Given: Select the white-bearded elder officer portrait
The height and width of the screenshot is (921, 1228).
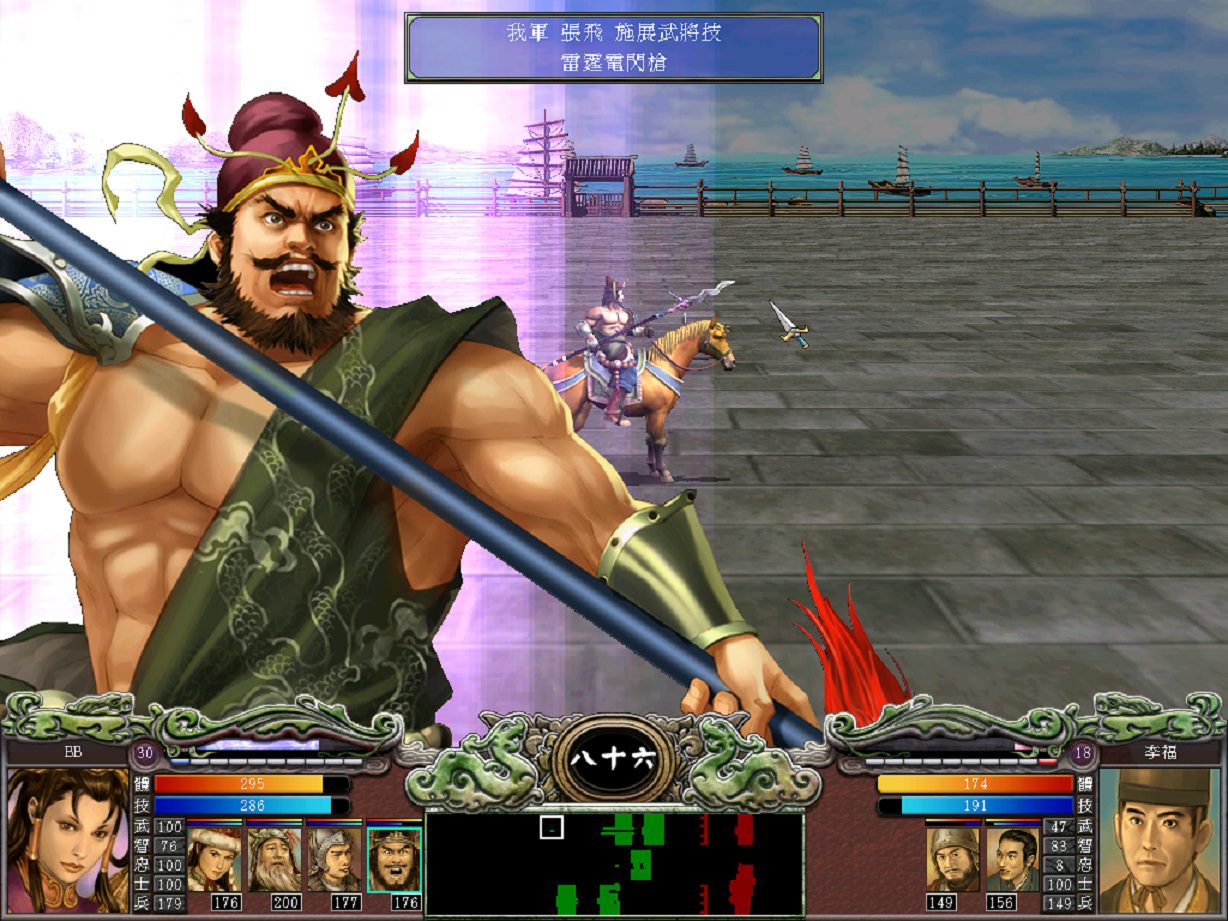Looking at the screenshot, I should (x=274, y=859).
